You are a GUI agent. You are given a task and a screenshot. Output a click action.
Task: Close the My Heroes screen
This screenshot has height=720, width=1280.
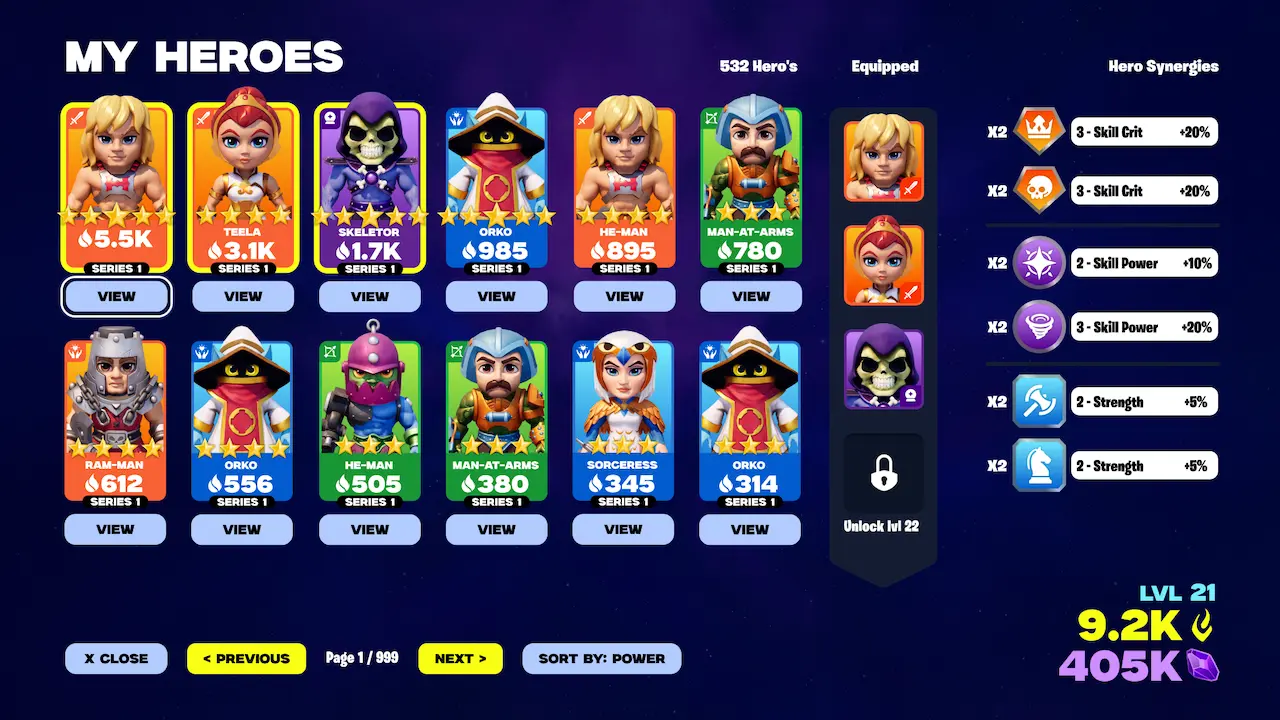coord(116,658)
